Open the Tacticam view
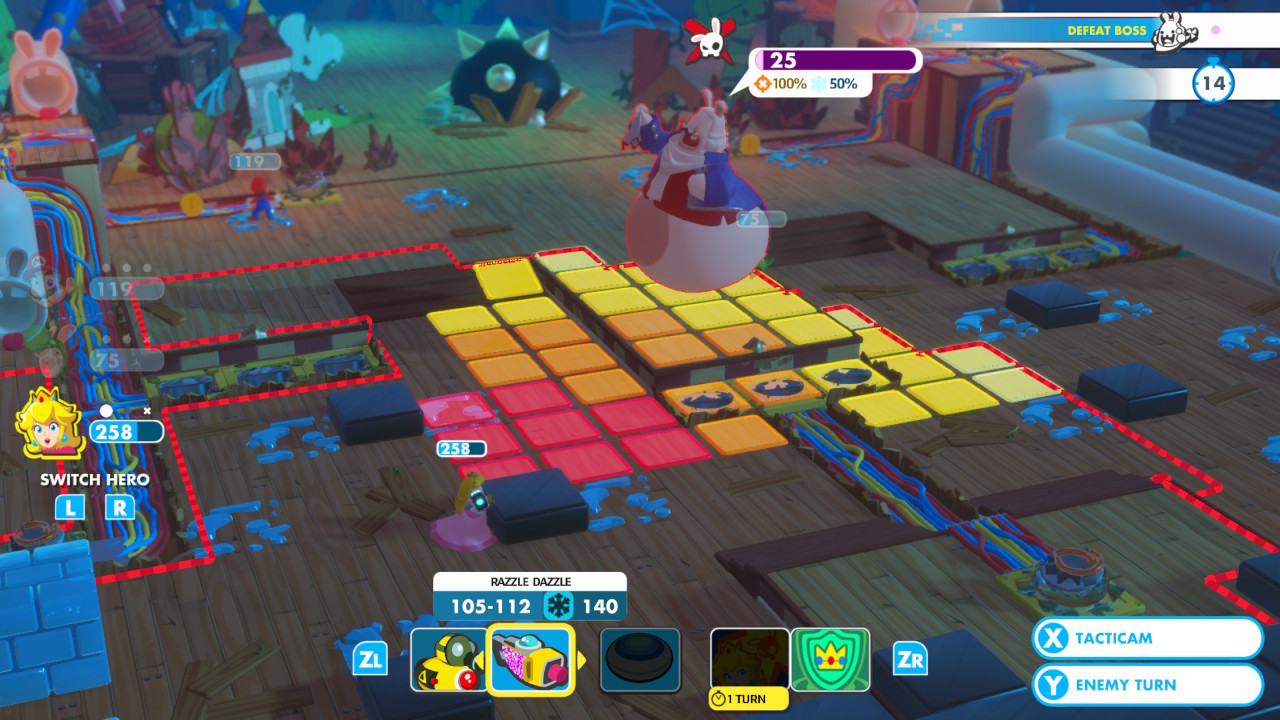This screenshot has width=1280, height=720. click(1146, 638)
